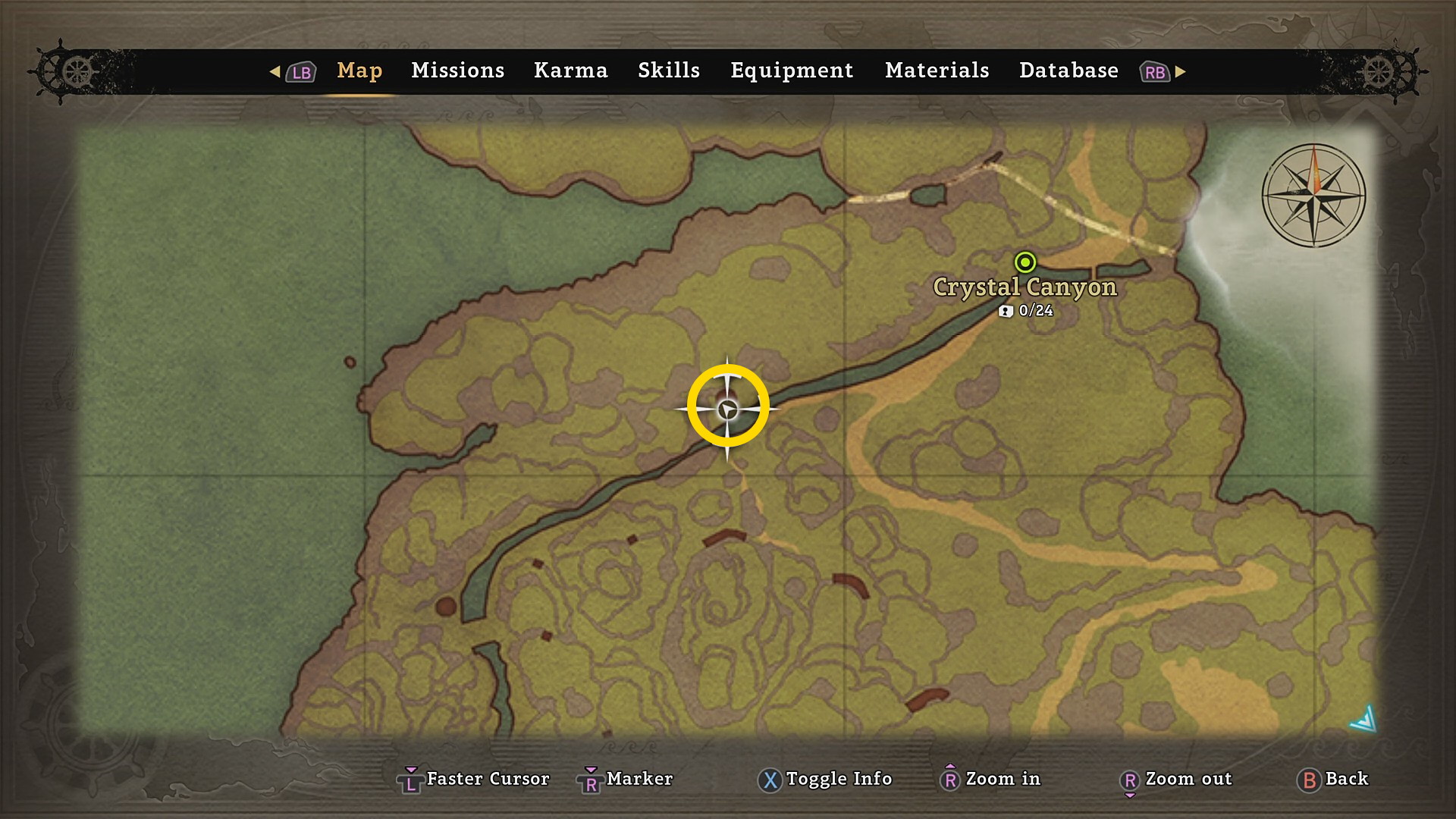Click the Zoom out option

click(1176, 779)
